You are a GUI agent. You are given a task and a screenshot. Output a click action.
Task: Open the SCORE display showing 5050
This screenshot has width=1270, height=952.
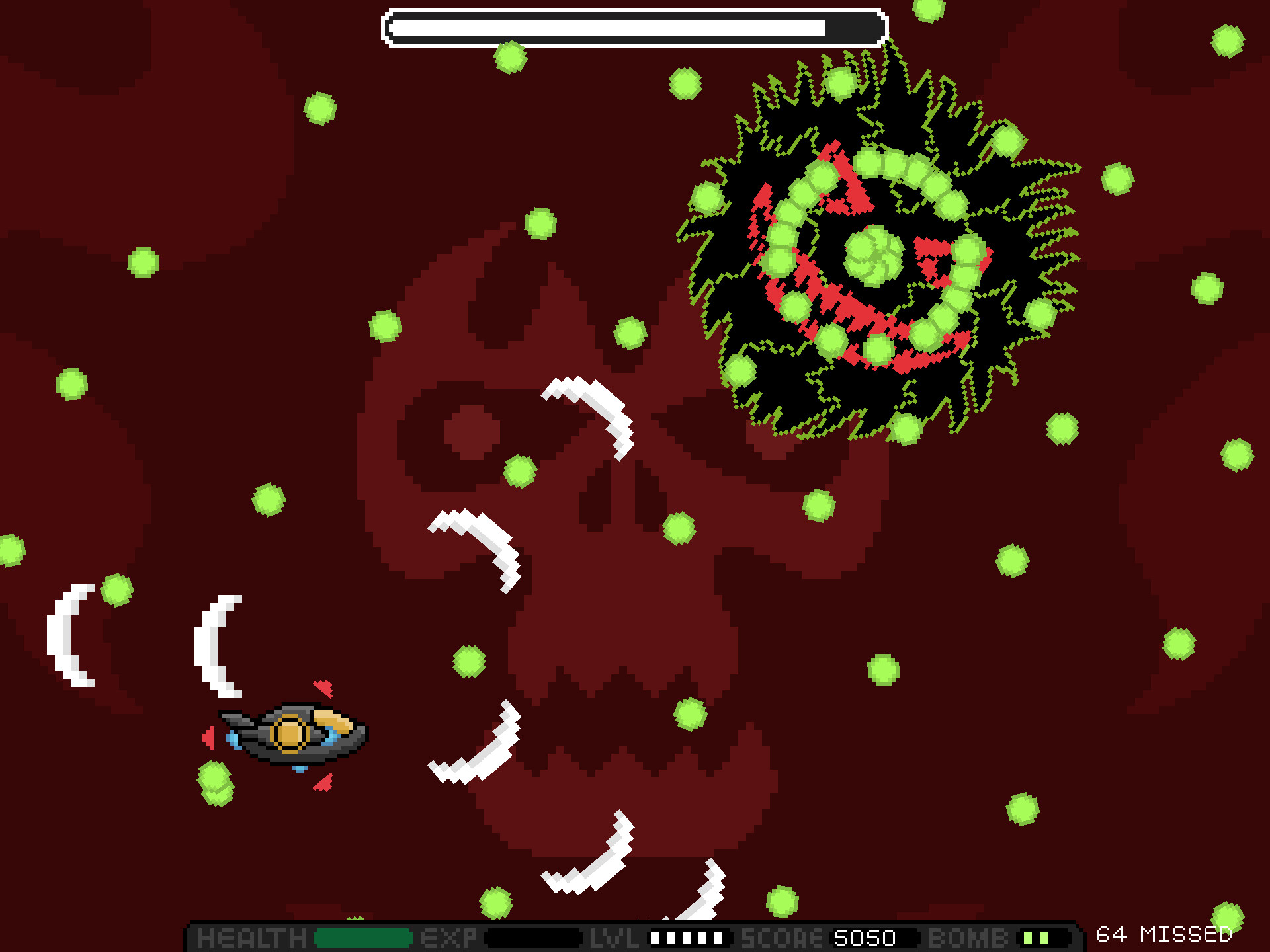pos(863,939)
